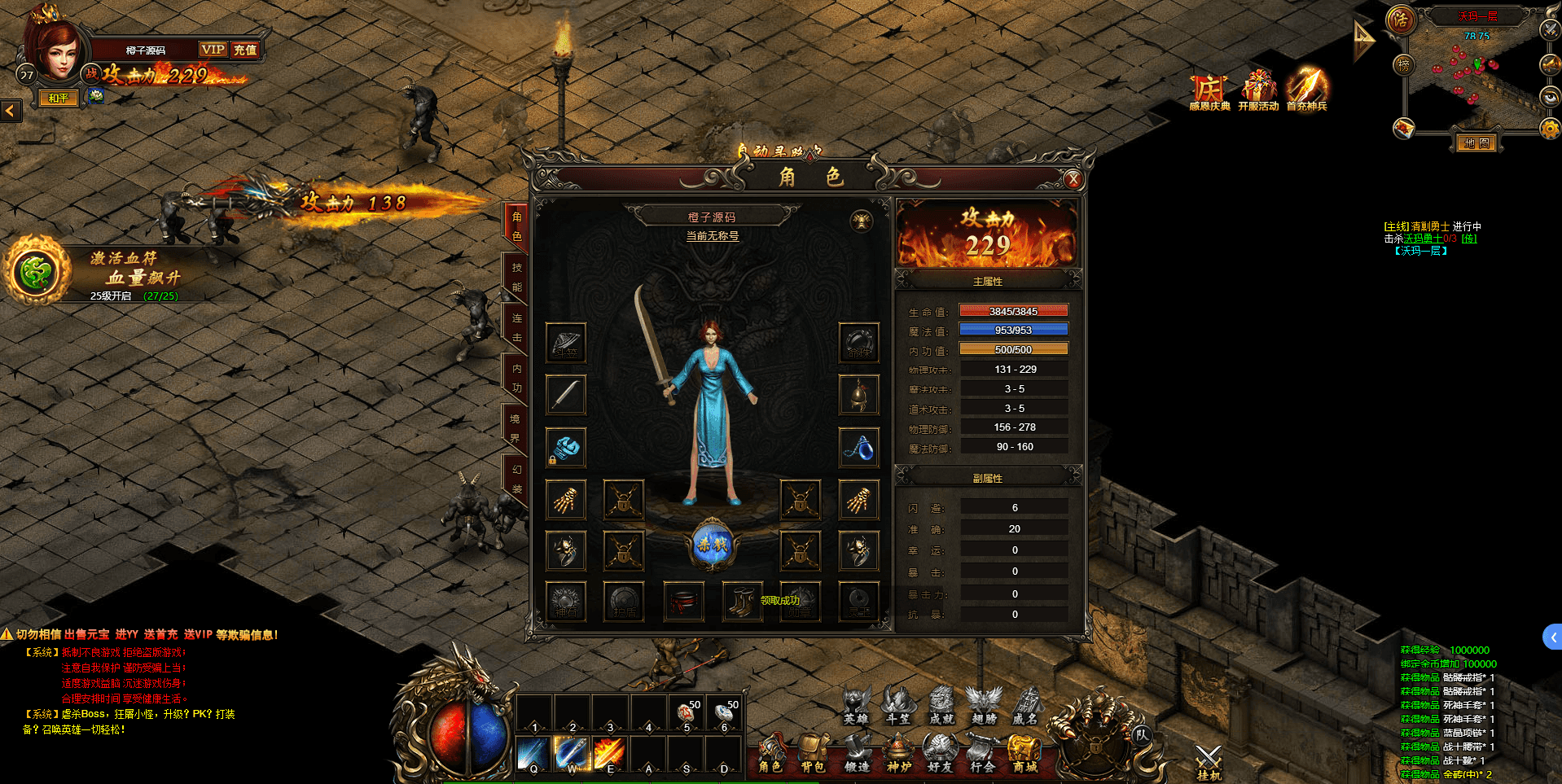The height and width of the screenshot is (784, 1562).
Task: Switch to the 技能 skills tab
Action: [x=516, y=278]
